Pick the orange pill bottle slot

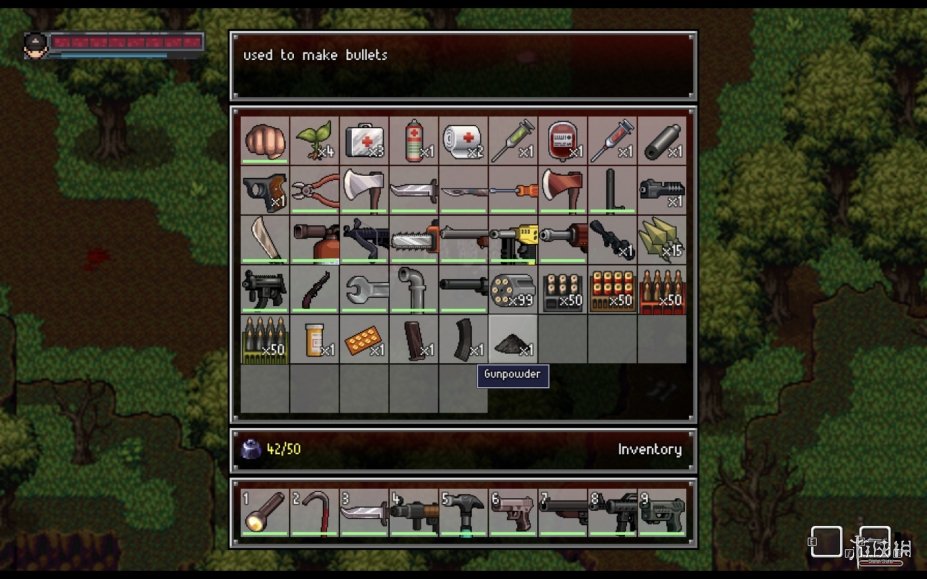pos(315,339)
